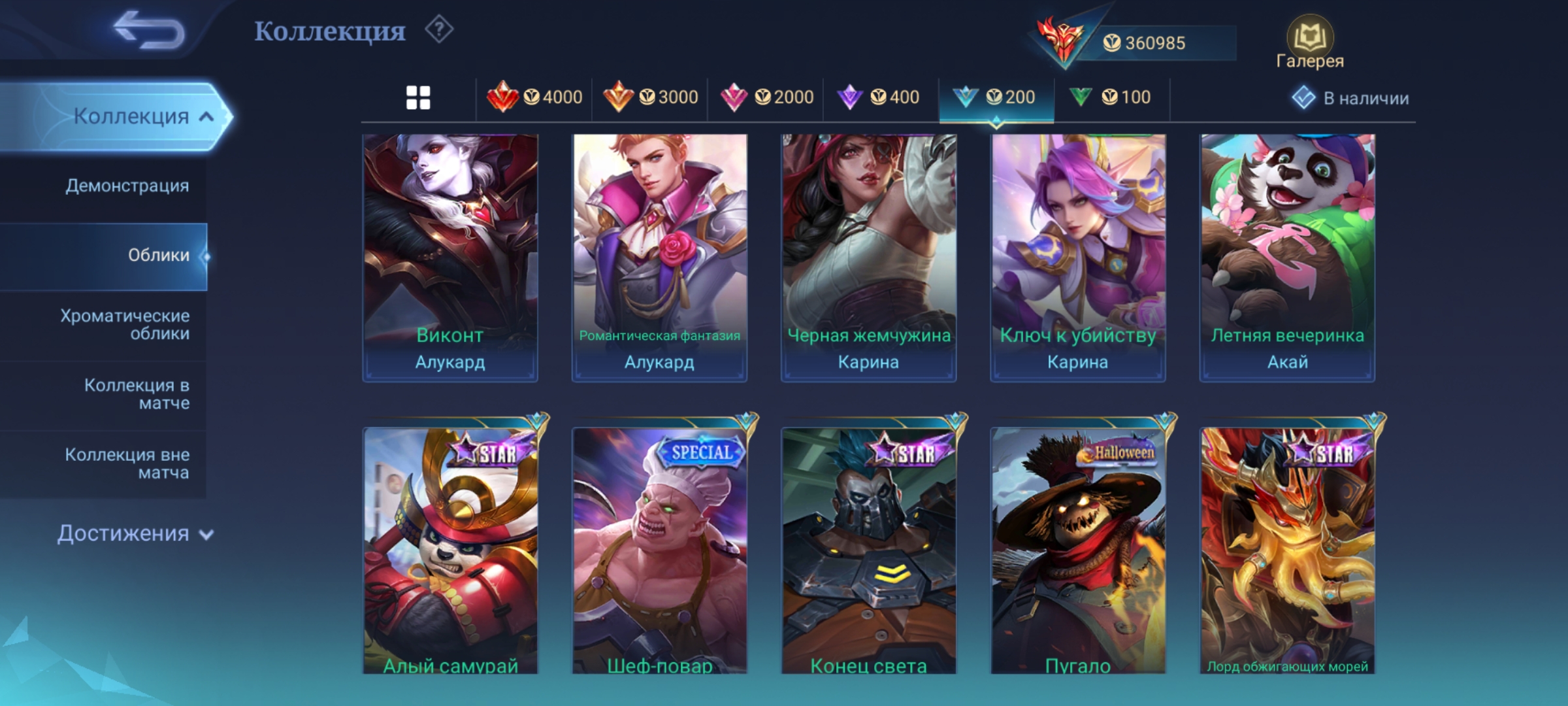The width and height of the screenshot is (1568, 706).
Task: Open the 100 points tier tab
Action: pos(1110,98)
